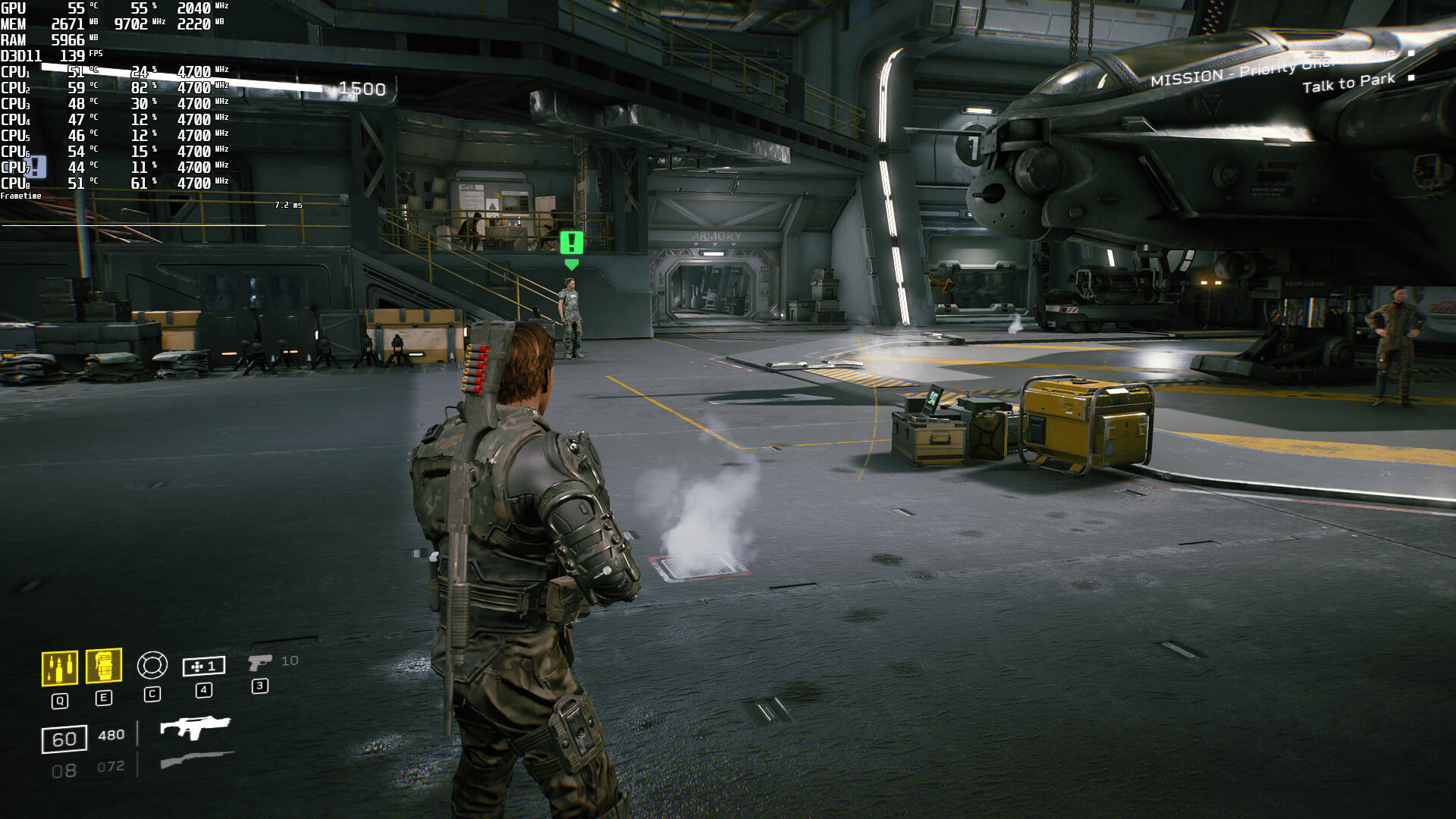Equip the pistol sidearm icon
This screenshot has height=819, width=1456.
259,663
